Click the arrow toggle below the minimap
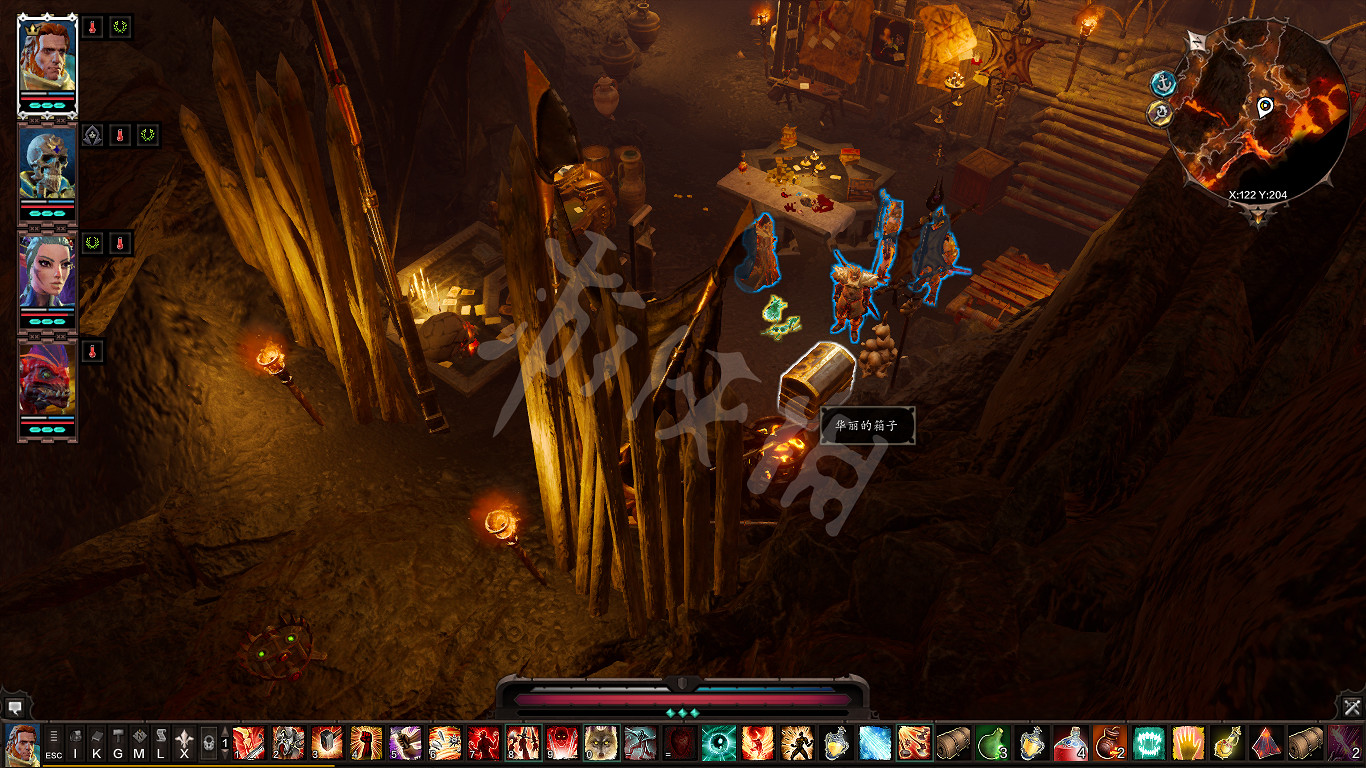This screenshot has width=1366, height=768. [1258, 217]
